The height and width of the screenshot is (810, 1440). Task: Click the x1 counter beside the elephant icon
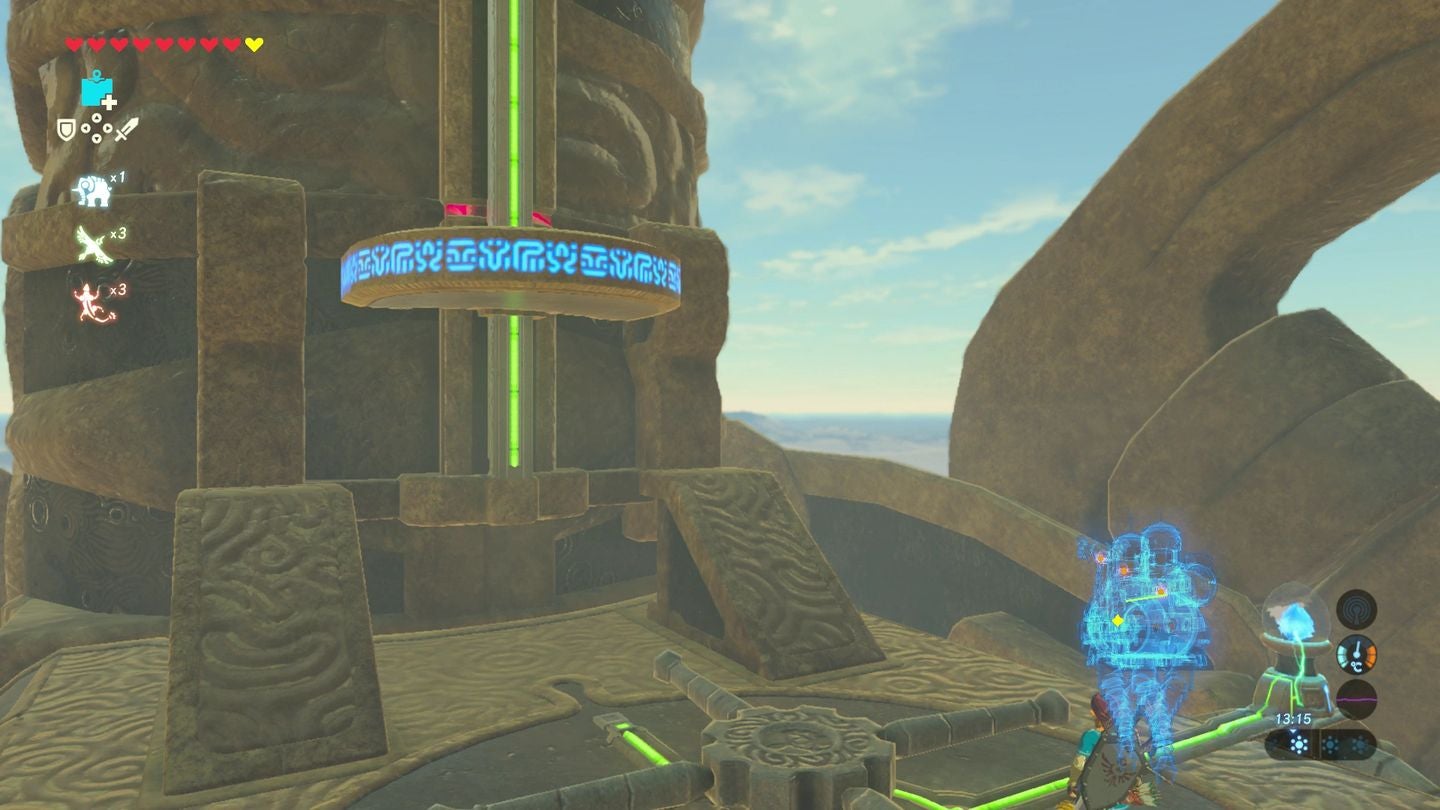[x=119, y=177]
